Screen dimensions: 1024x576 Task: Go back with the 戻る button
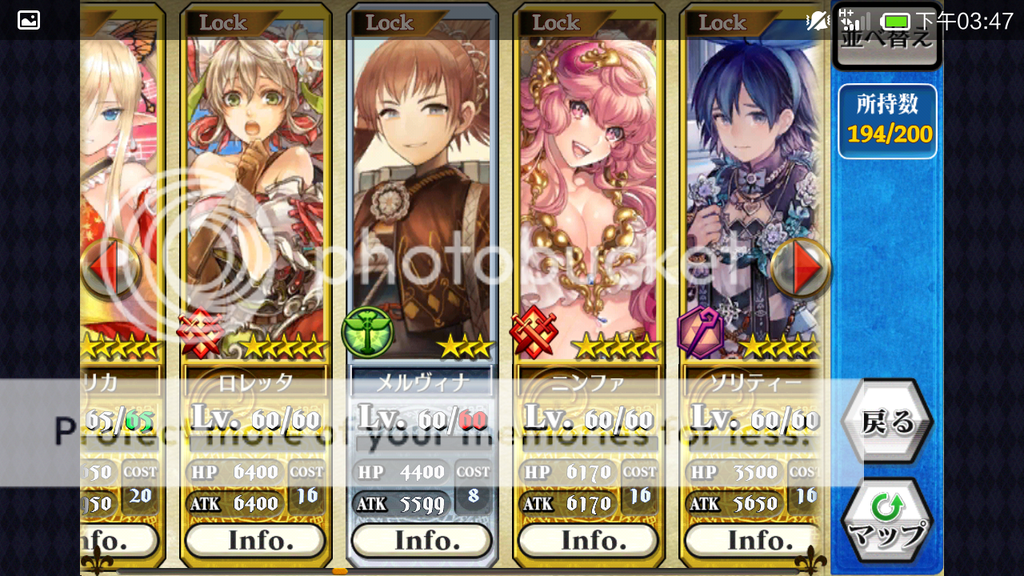tap(887, 422)
